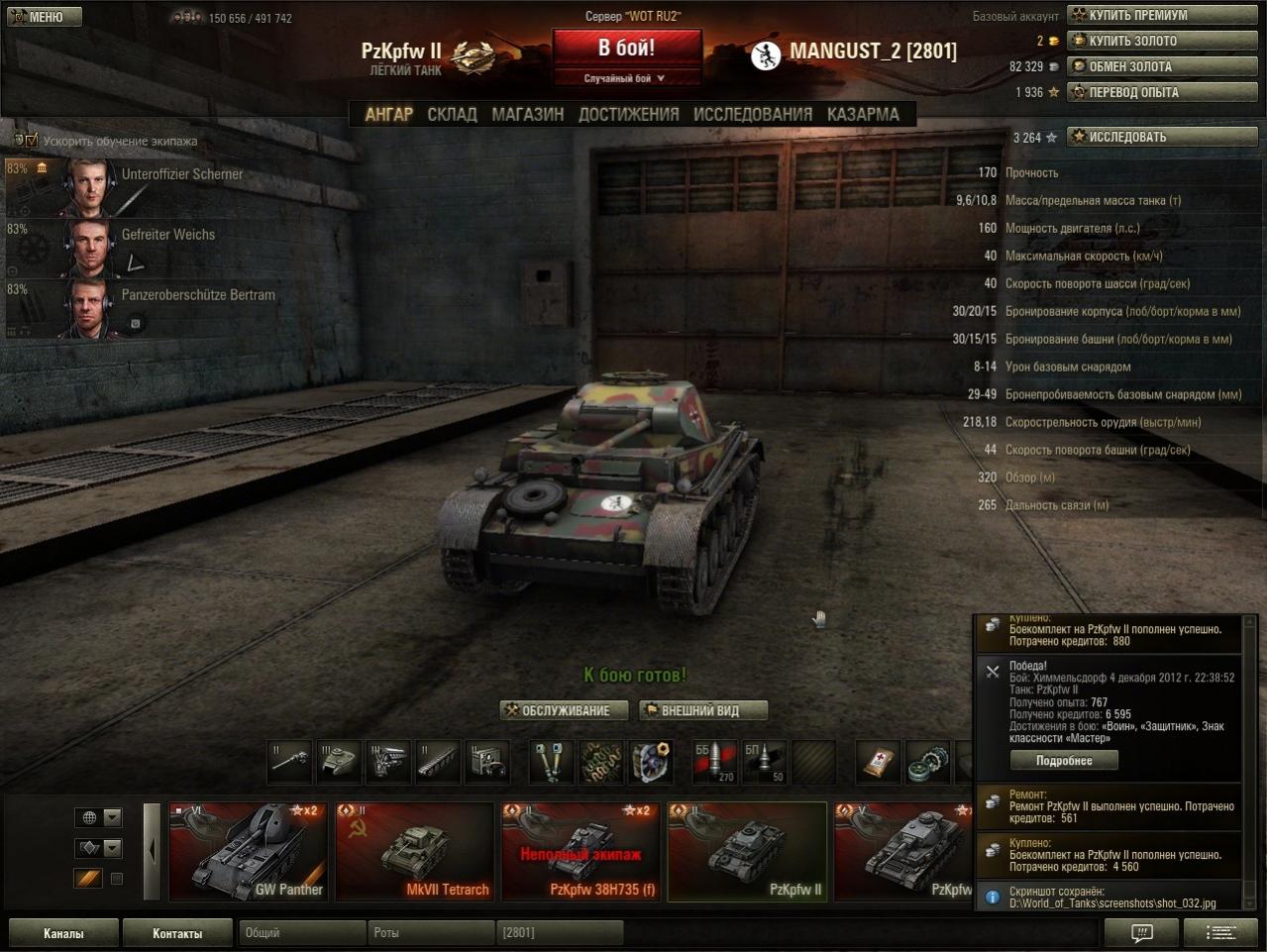Viewport: 1267px width, 952px height.
Task: Click «Подробнее» in the victory notification
Action: [1063, 761]
